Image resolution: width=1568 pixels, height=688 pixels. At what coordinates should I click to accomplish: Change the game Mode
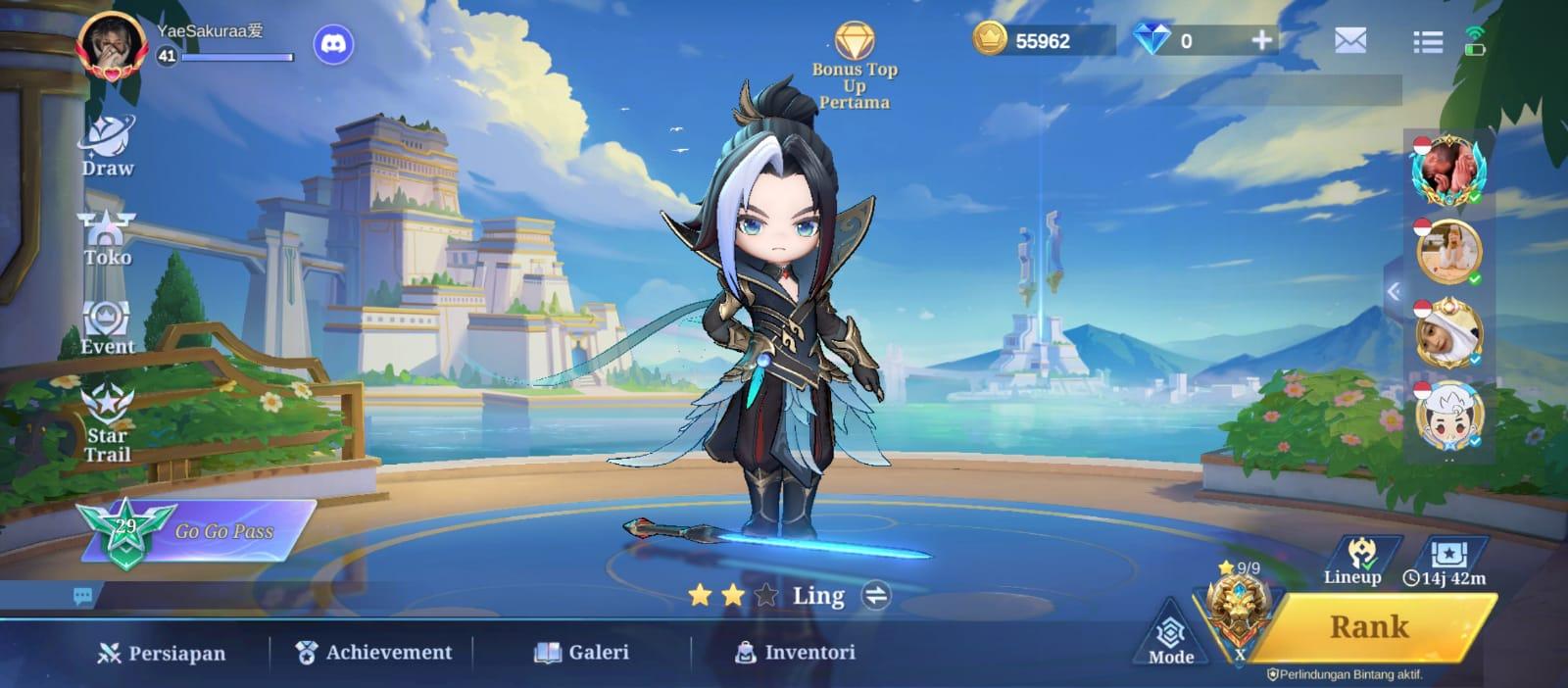pos(1170,640)
